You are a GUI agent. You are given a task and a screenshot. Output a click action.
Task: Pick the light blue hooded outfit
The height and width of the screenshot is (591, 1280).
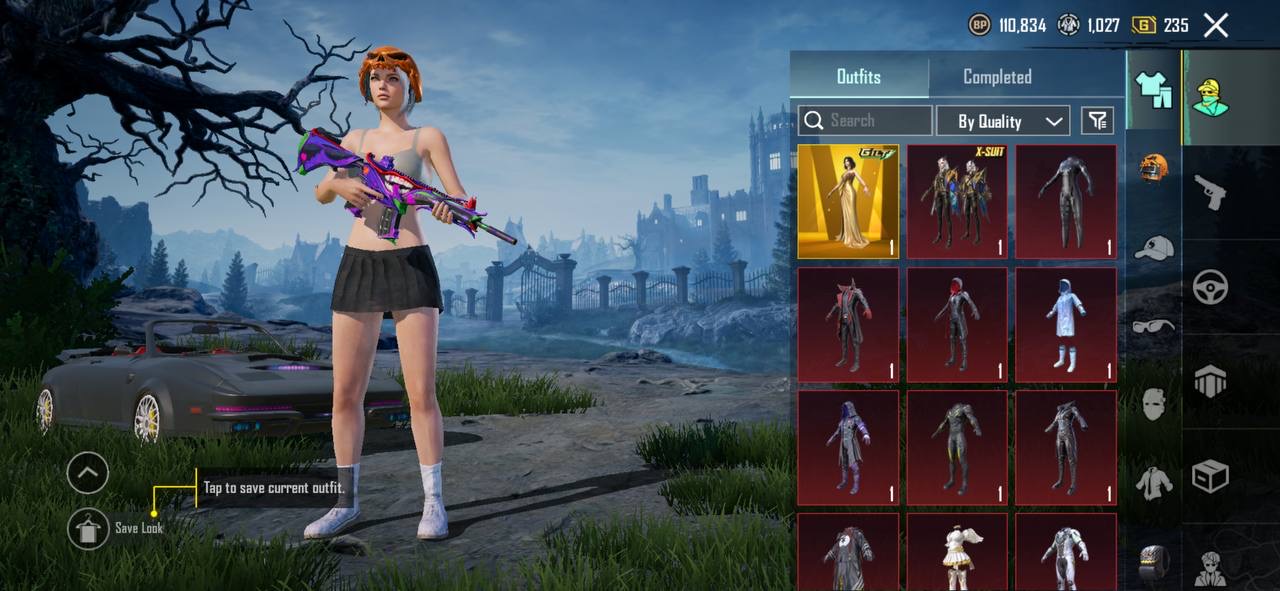tap(1066, 325)
